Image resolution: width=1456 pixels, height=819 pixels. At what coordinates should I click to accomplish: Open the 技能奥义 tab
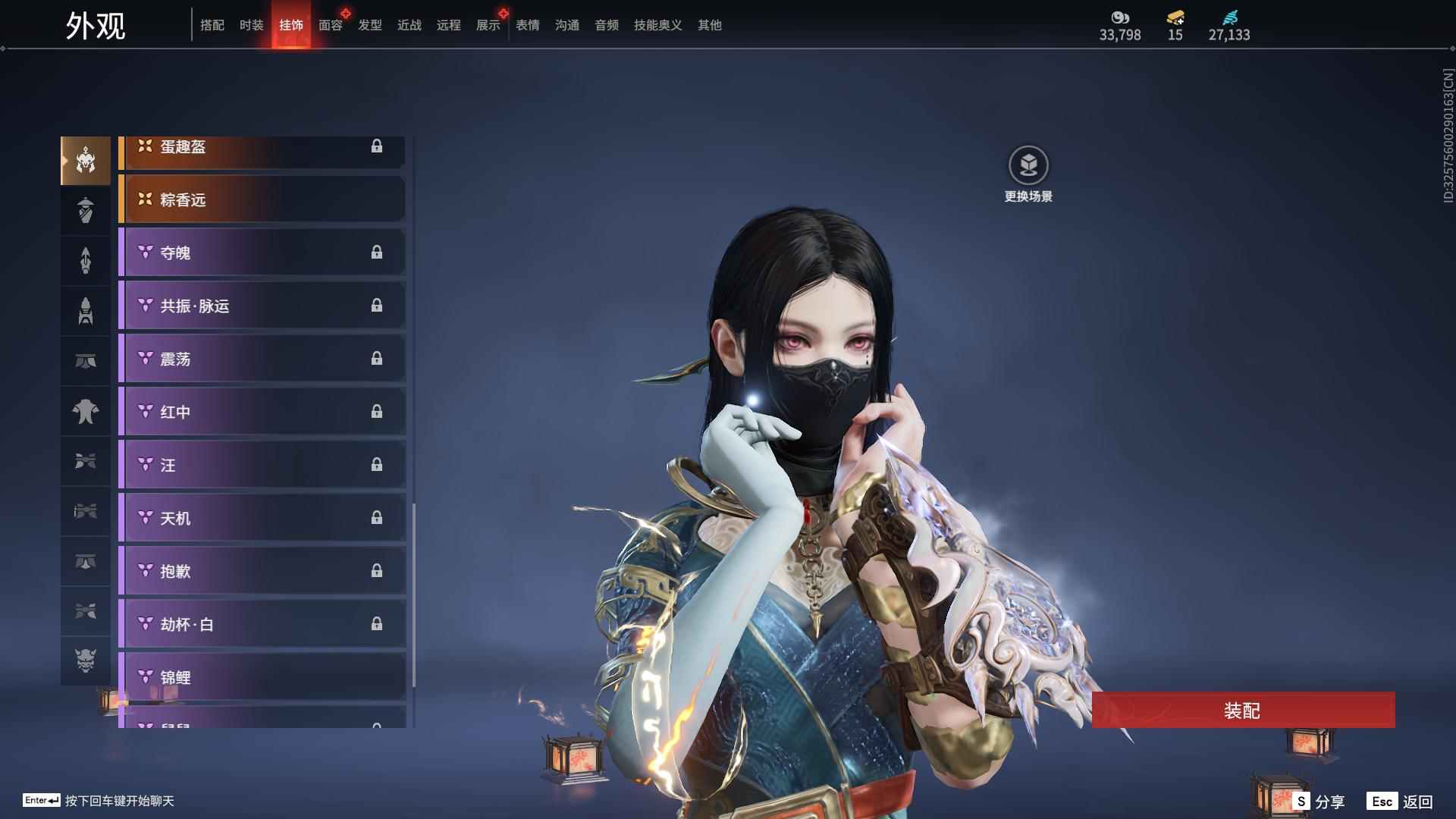click(x=657, y=25)
